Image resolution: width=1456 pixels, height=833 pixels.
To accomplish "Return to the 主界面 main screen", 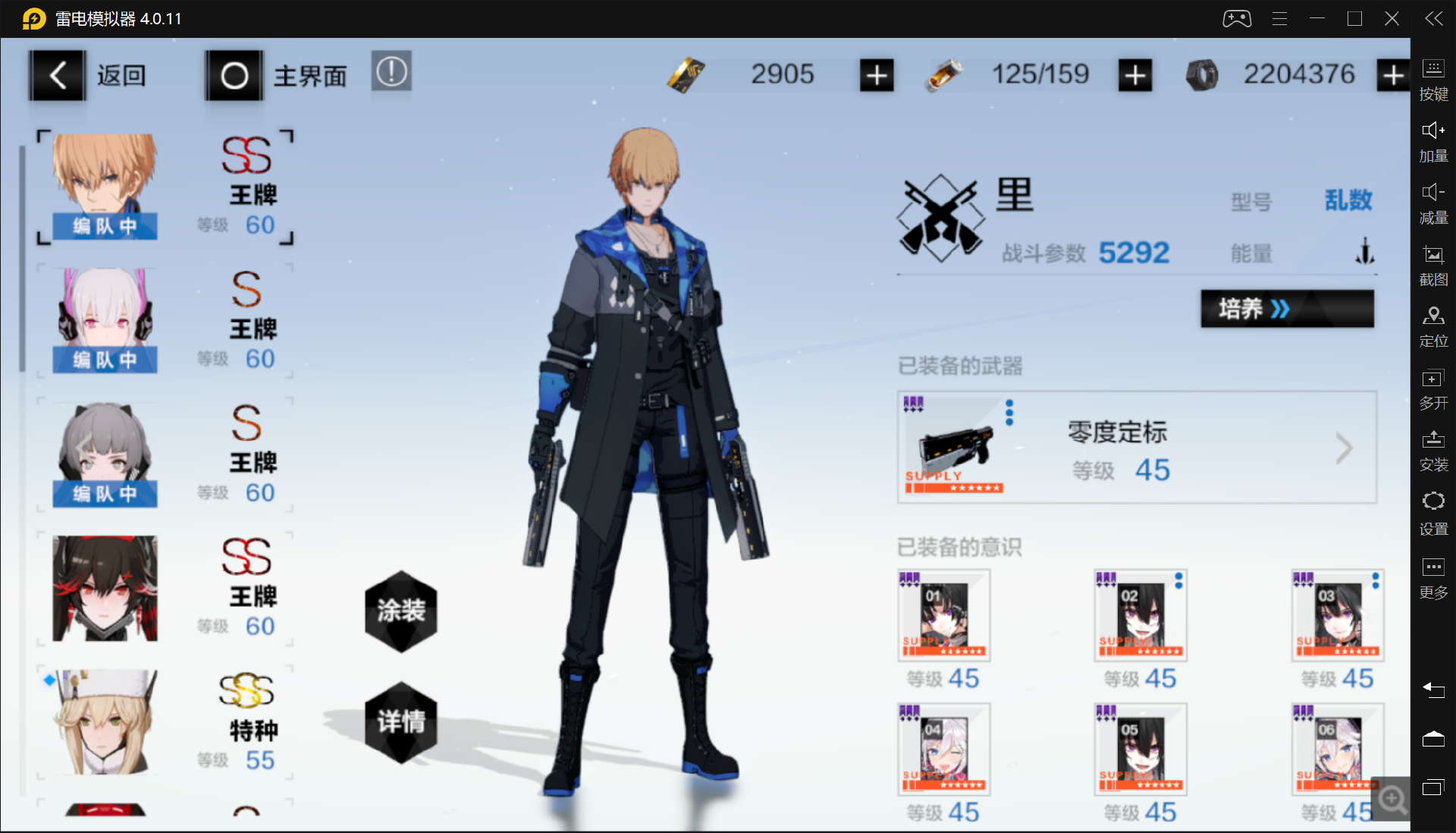I will click(x=234, y=75).
